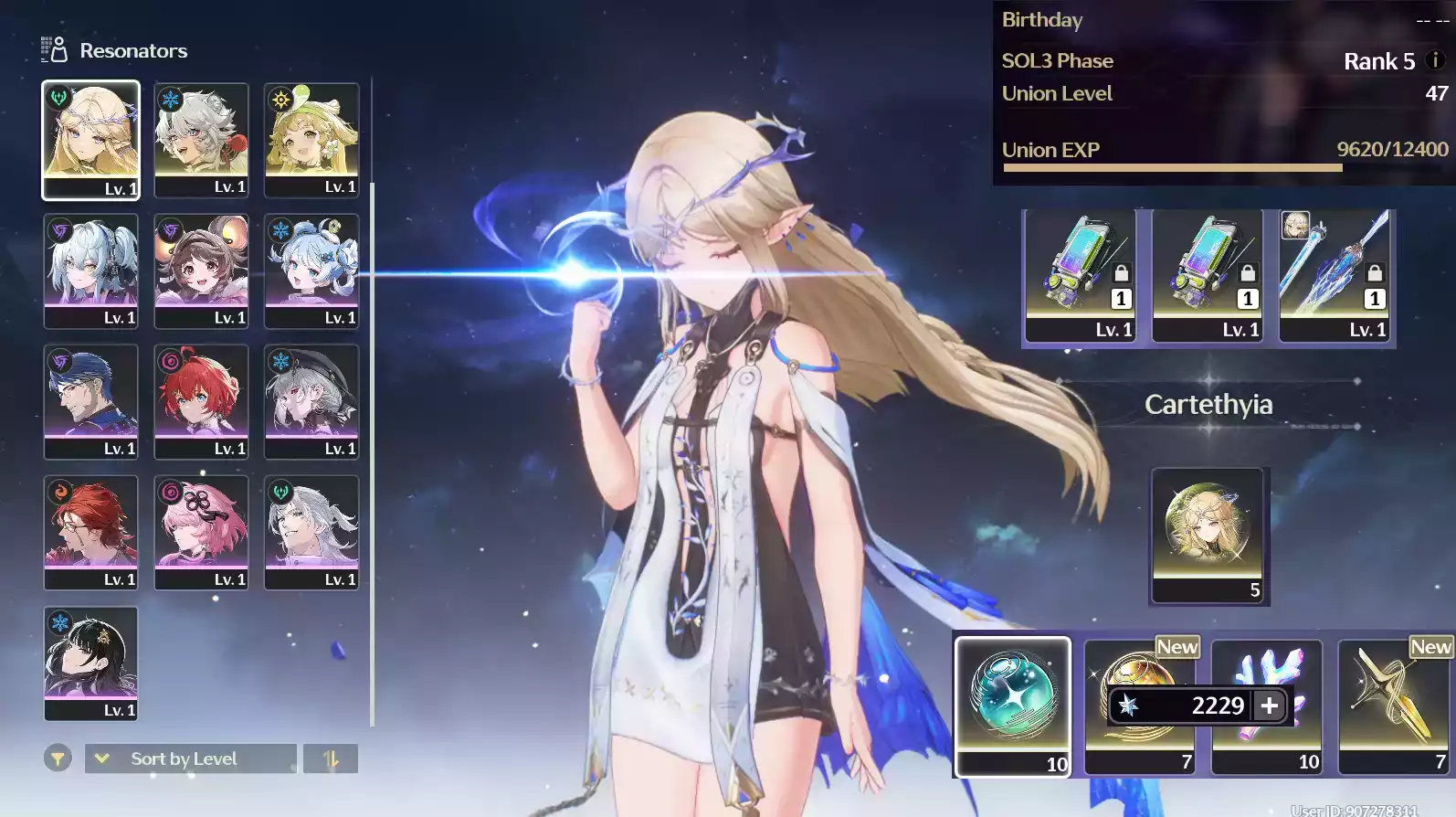This screenshot has width=1456, height=817.
Task: Select the pink-haired resonator with black bow
Action: click(201, 531)
